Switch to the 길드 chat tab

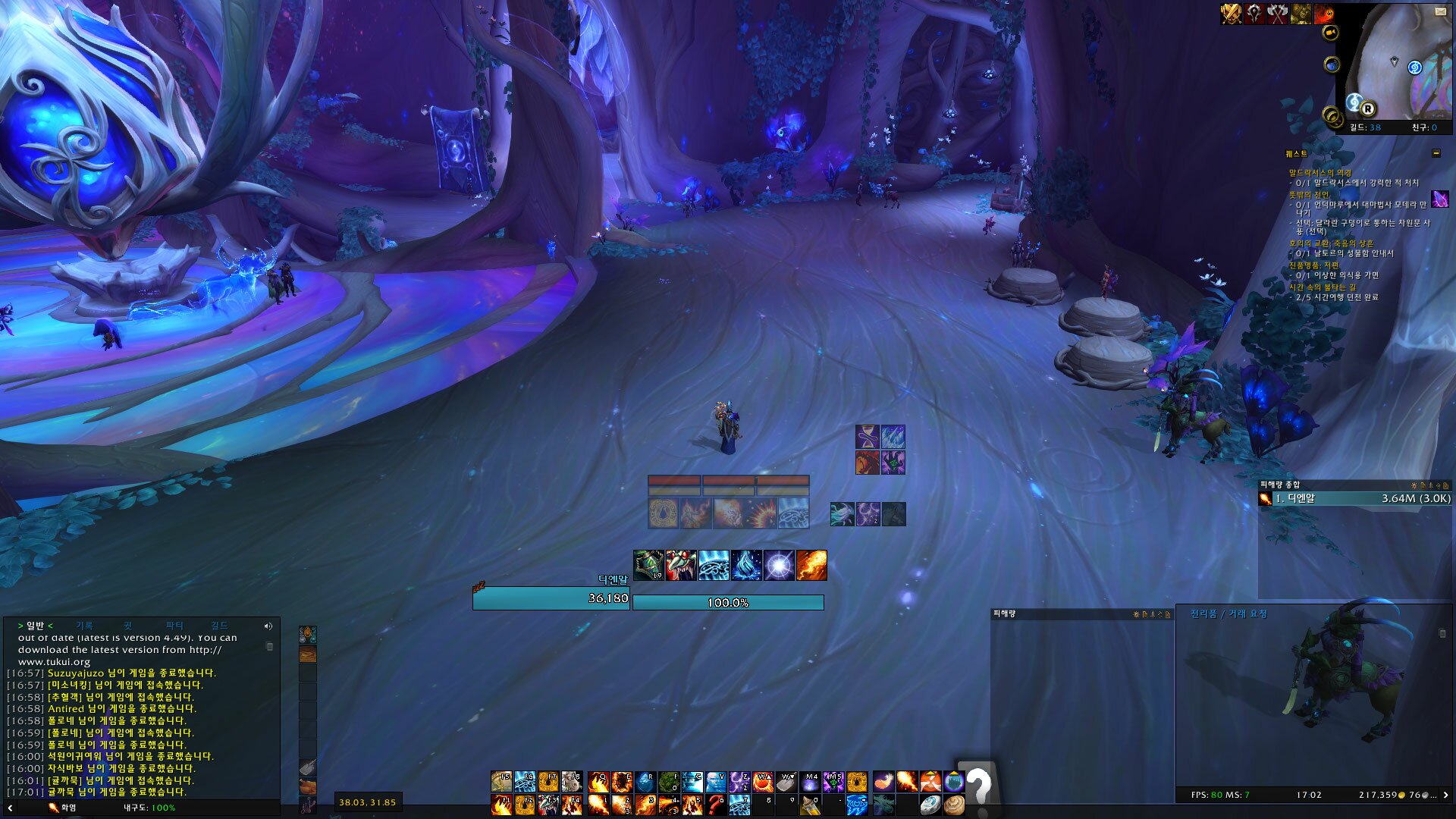click(x=219, y=626)
